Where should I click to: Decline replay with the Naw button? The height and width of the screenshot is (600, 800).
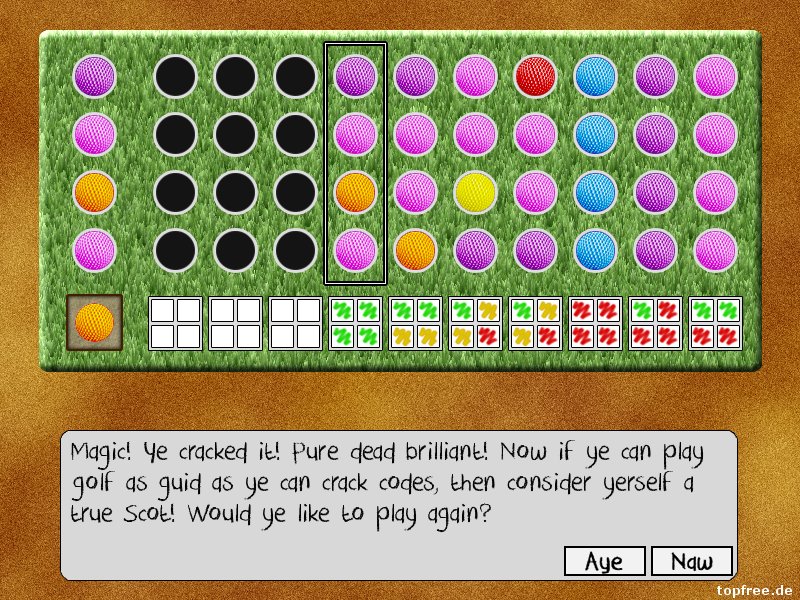pos(692,561)
